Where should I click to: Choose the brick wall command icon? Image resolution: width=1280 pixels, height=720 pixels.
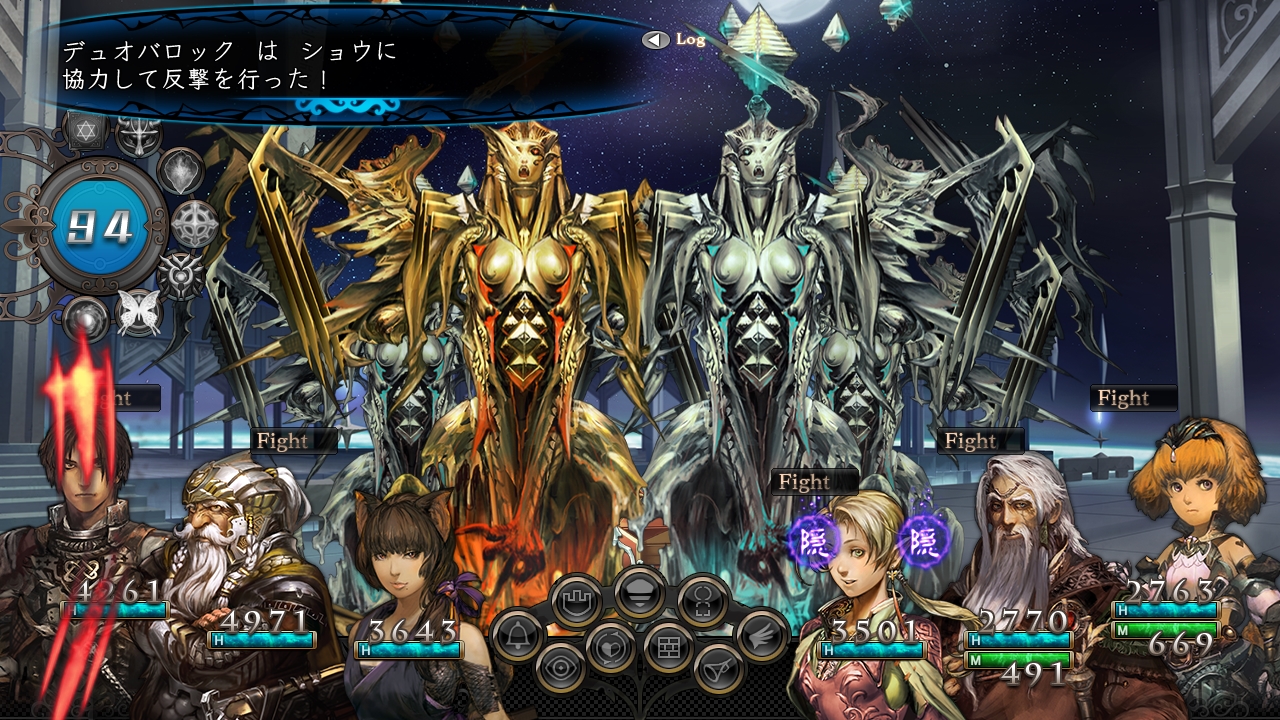(668, 647)
